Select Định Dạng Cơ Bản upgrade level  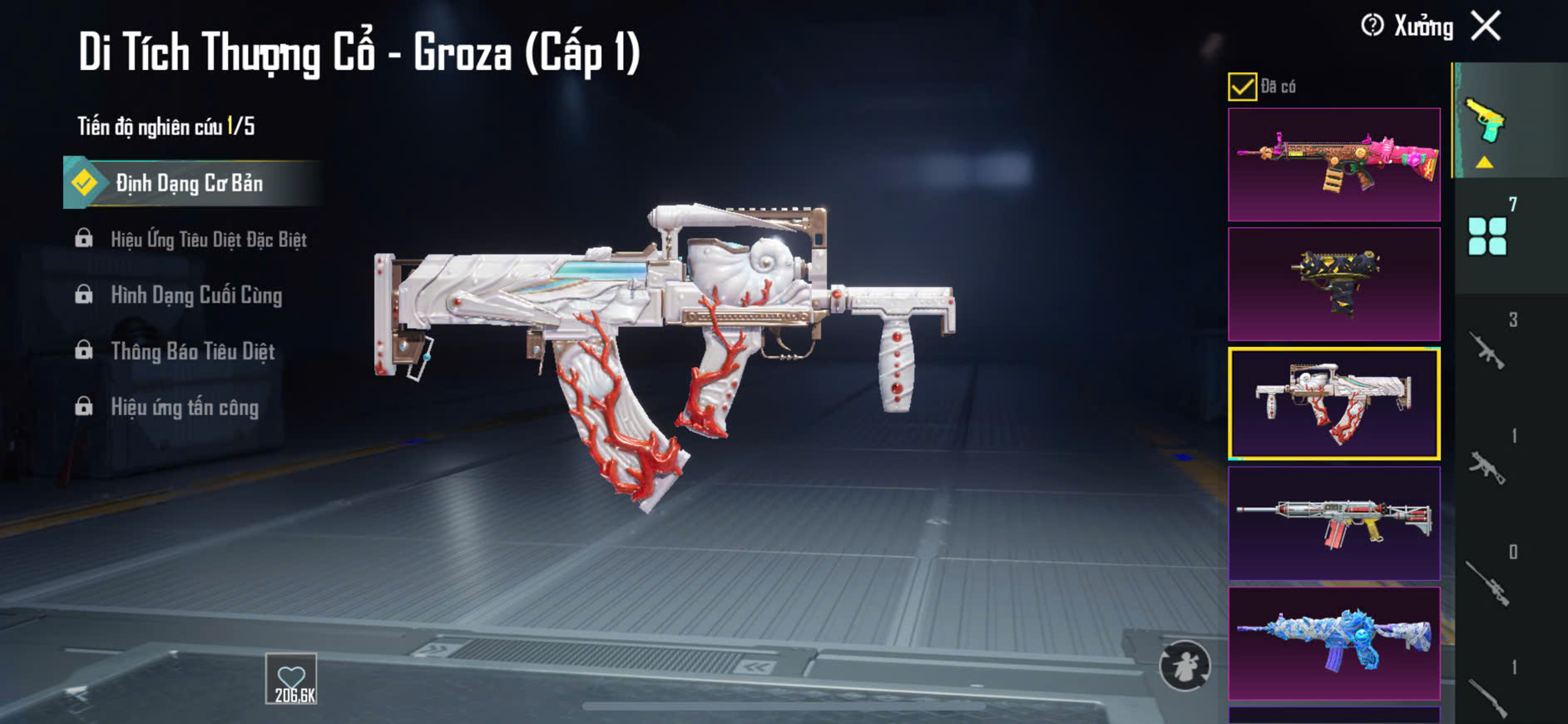(x=189, y=183)
